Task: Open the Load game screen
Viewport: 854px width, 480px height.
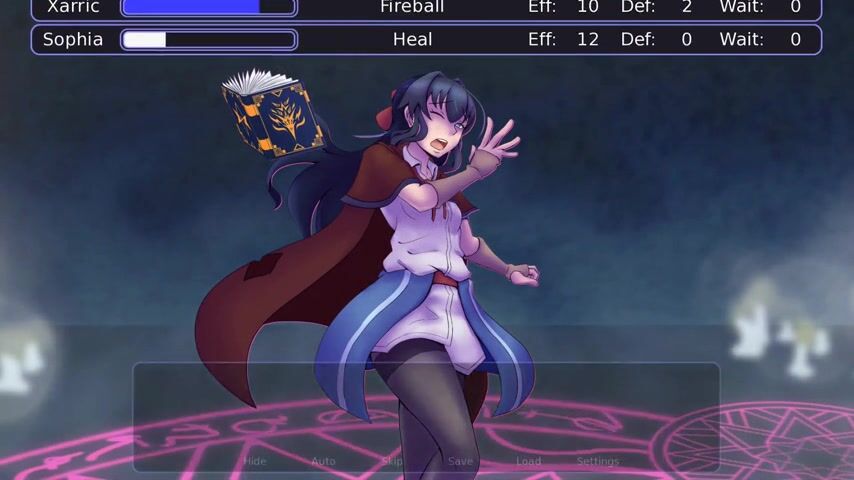Action: click(528, 461)
